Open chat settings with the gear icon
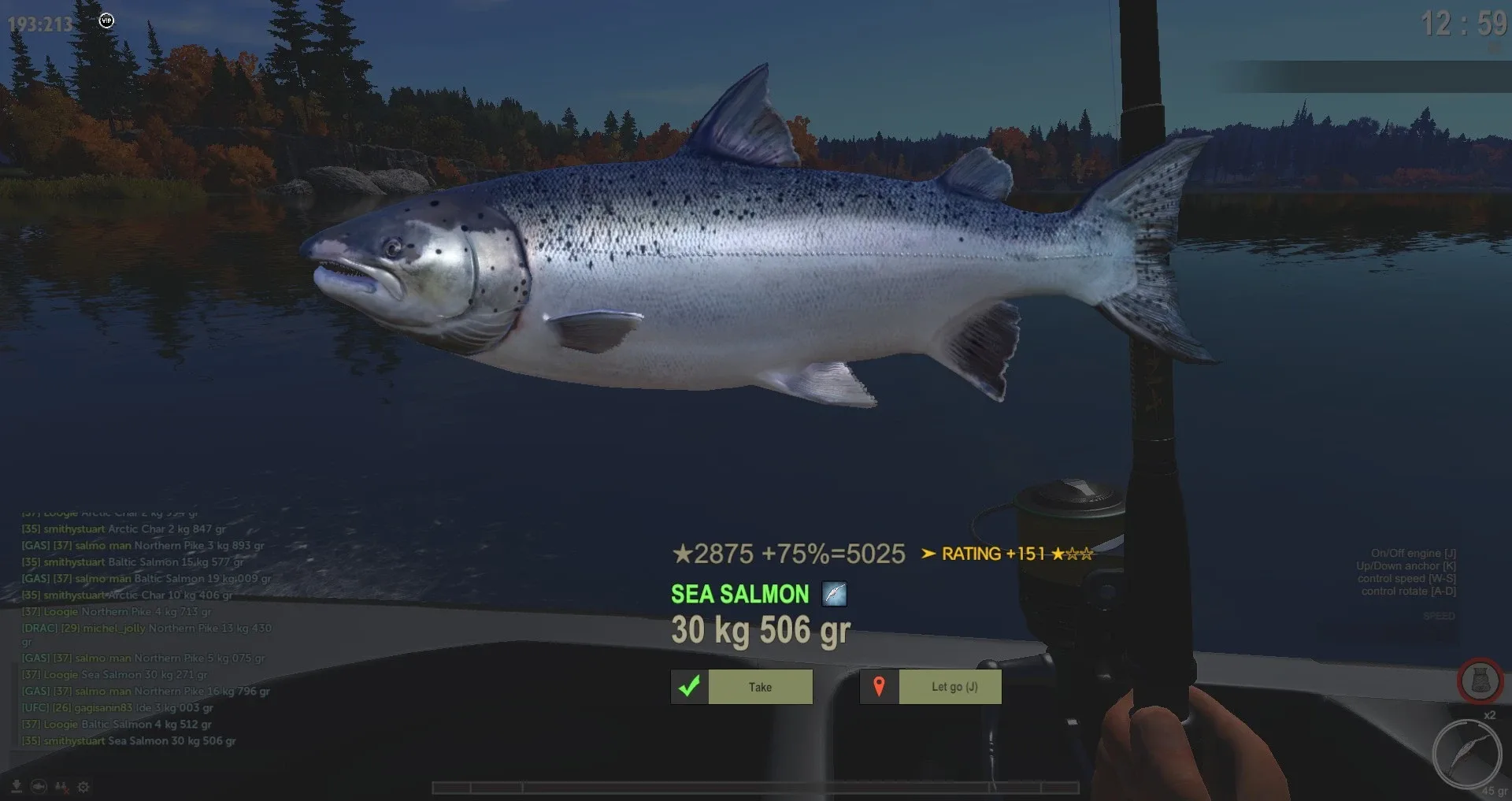This screenshot has width=1512, height=801. point(82,786)
